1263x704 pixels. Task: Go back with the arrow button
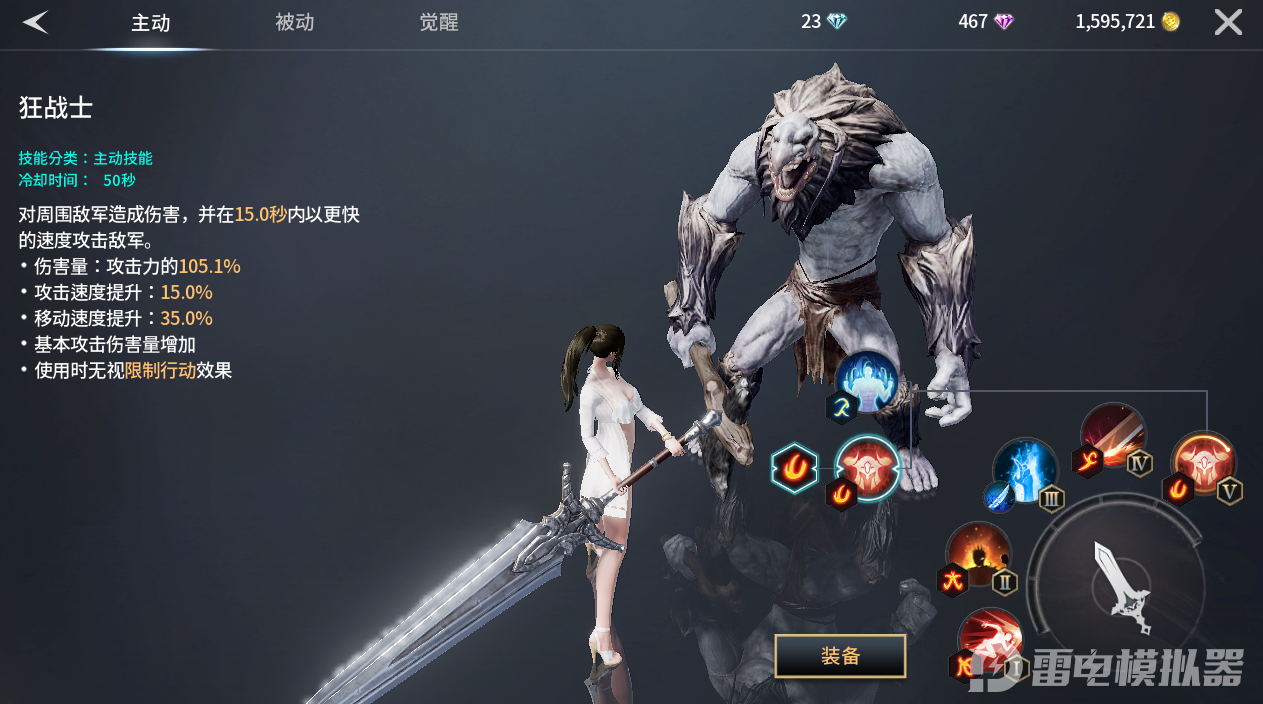pyautogui.click(x=36, y=22)
